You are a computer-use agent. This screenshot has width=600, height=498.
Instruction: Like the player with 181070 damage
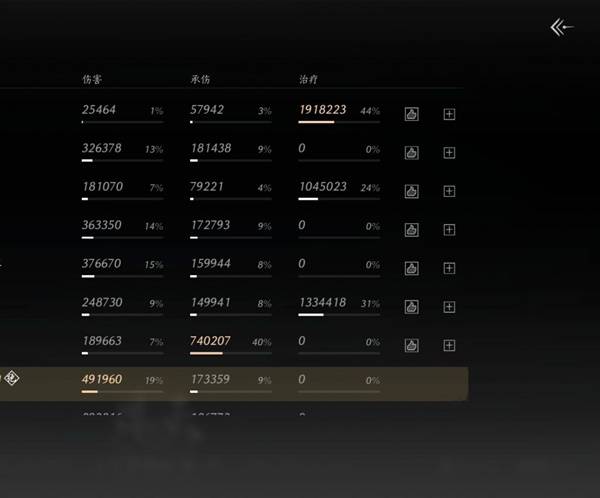[411, 191]
